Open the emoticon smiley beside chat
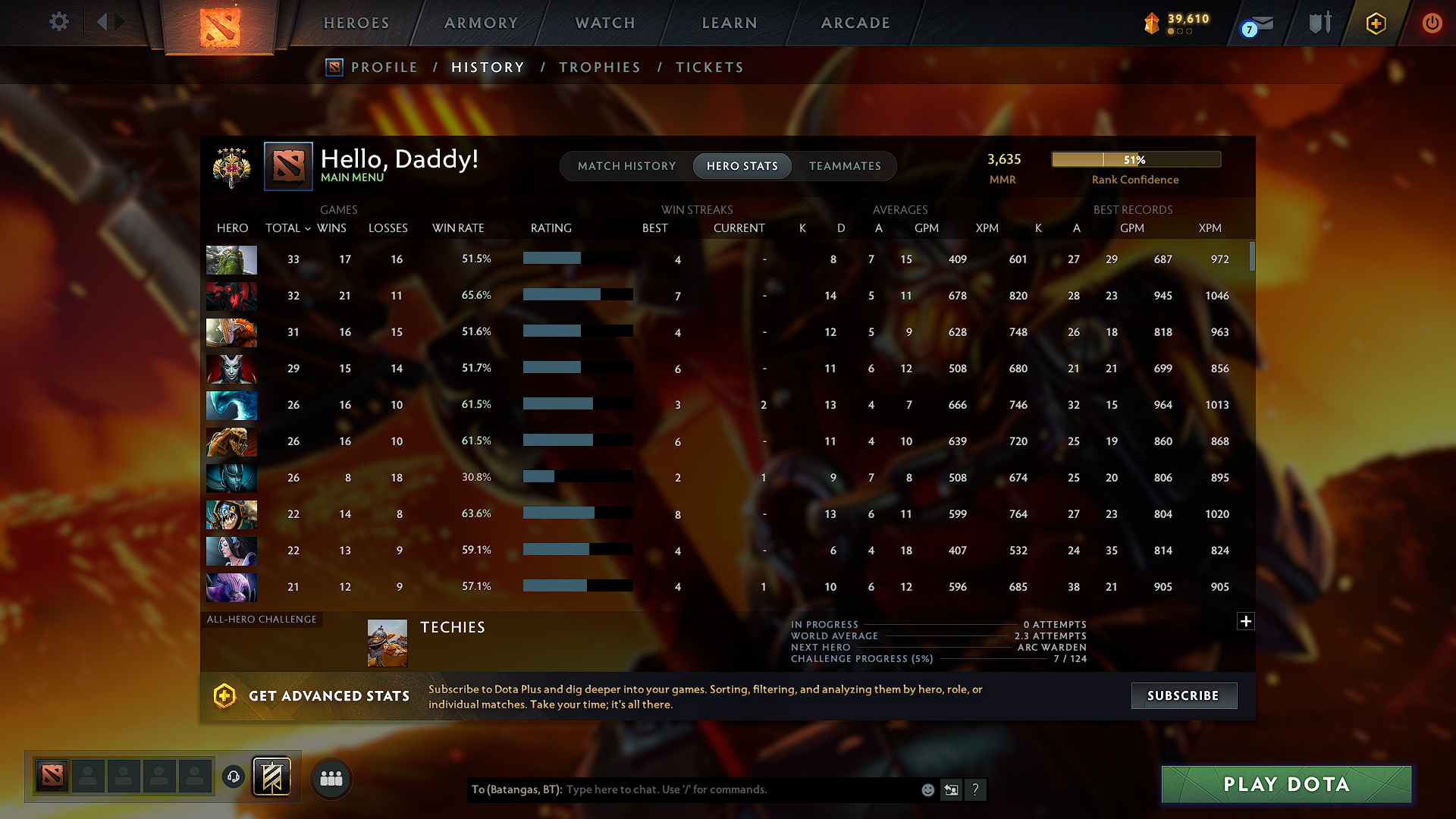The height and width of the screenshot is (819, 1456). pos(927,789)
